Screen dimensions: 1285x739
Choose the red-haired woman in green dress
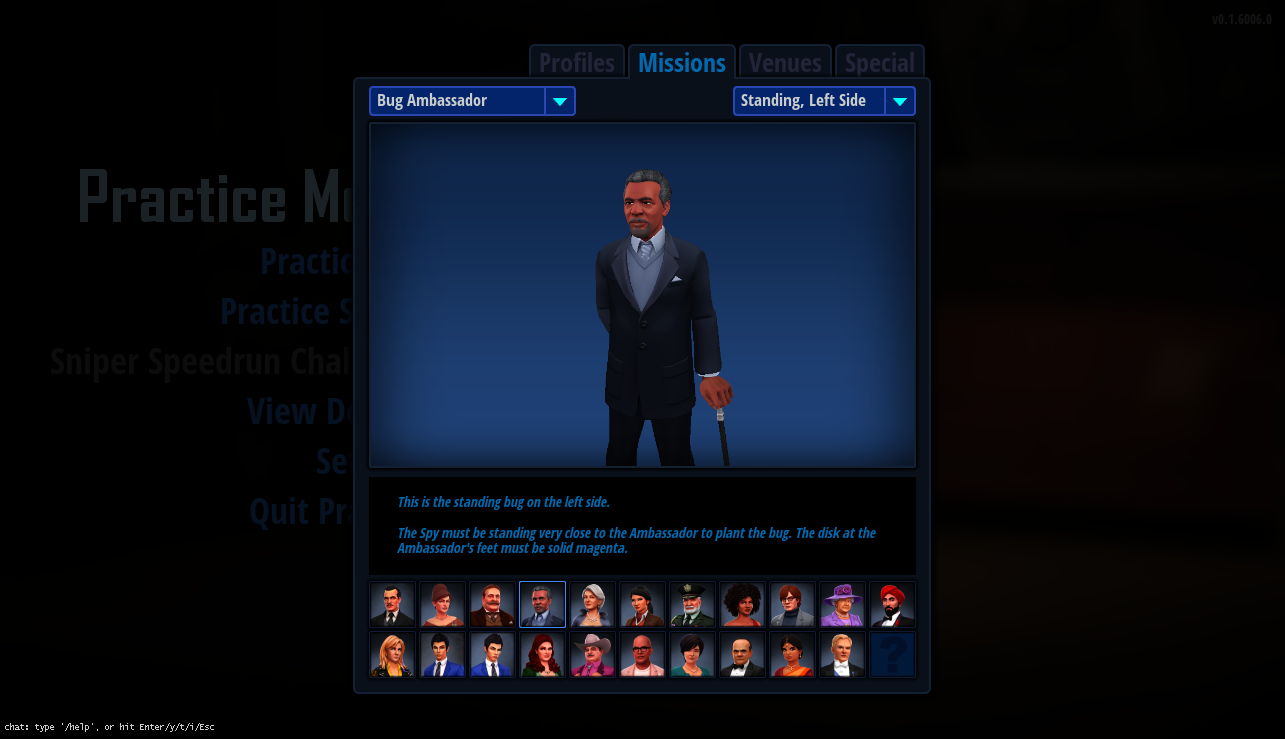click(542, 655)
